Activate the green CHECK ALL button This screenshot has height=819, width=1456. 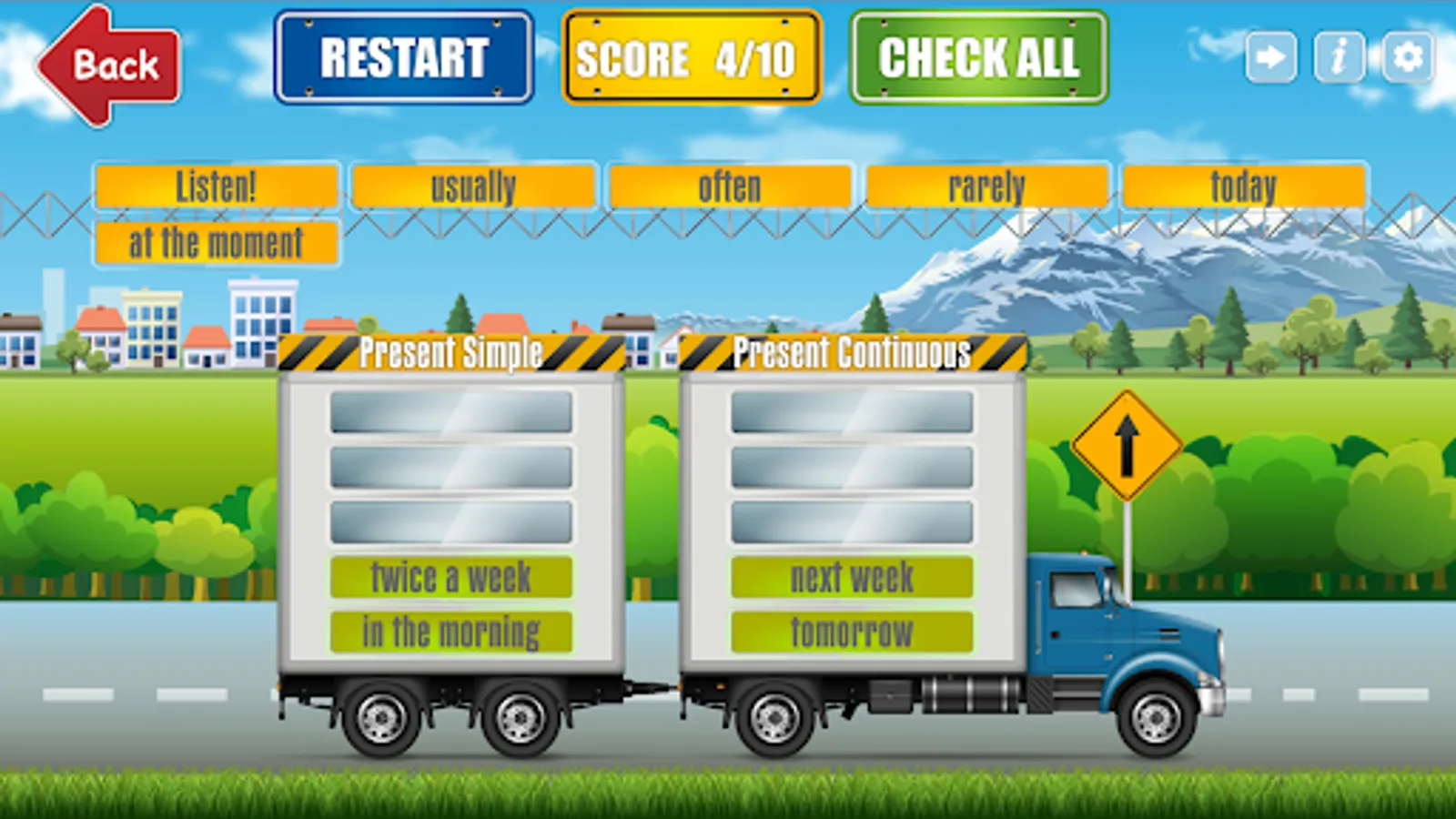979,57
